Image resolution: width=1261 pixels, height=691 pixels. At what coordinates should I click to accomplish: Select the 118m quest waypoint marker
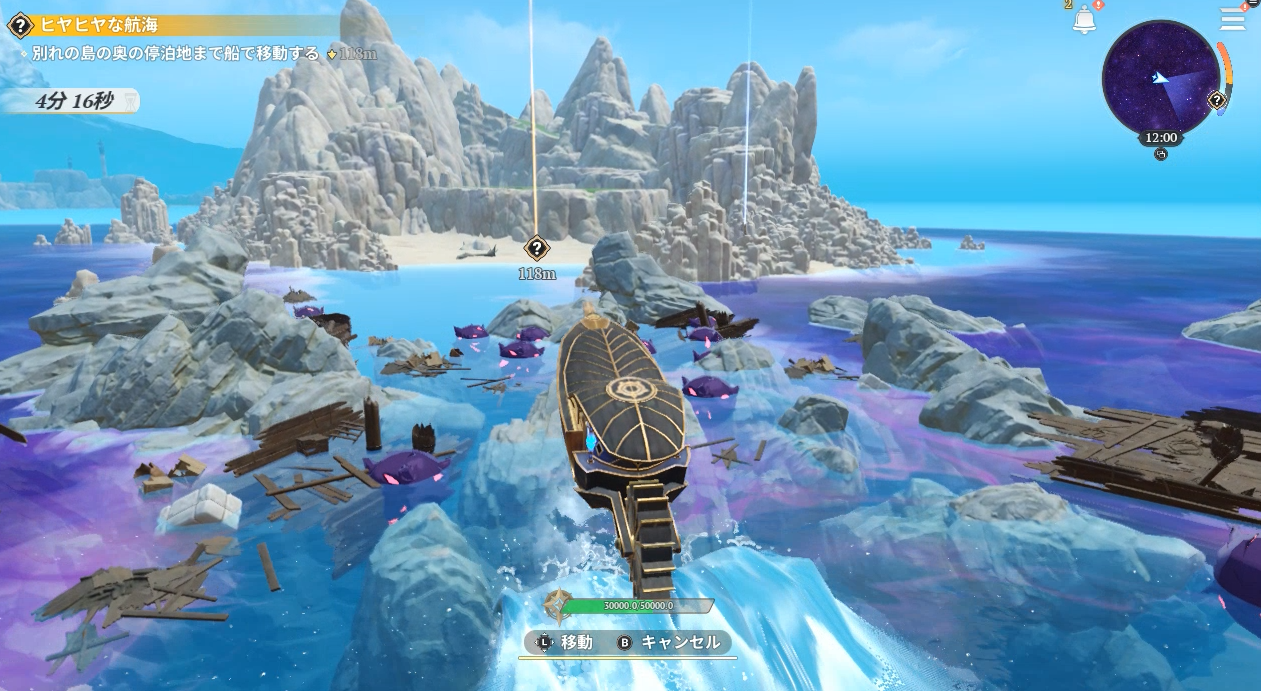click(x=537, y=248)
